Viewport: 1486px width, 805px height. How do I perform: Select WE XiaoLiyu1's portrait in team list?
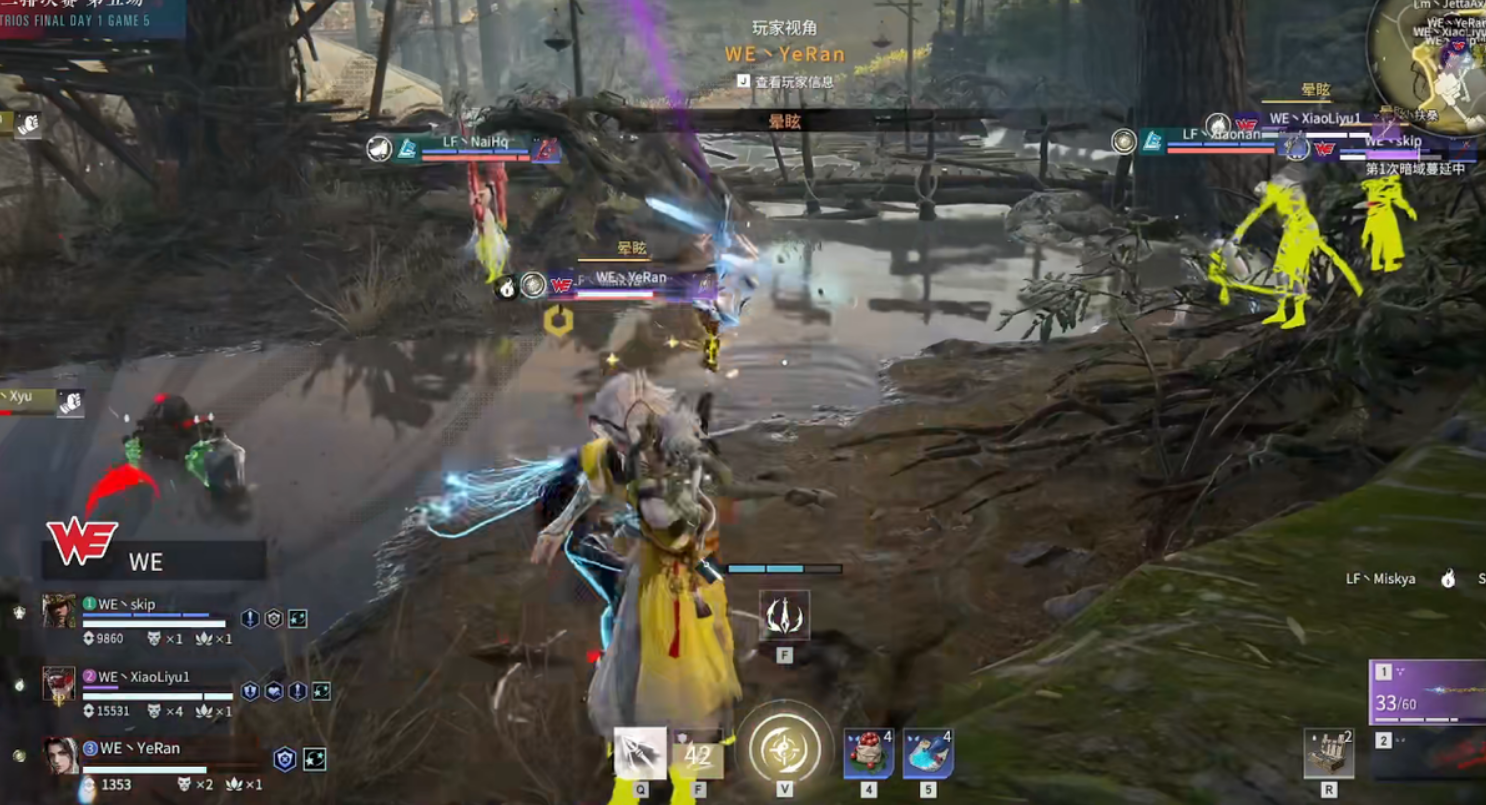click(x=59, y=683)
